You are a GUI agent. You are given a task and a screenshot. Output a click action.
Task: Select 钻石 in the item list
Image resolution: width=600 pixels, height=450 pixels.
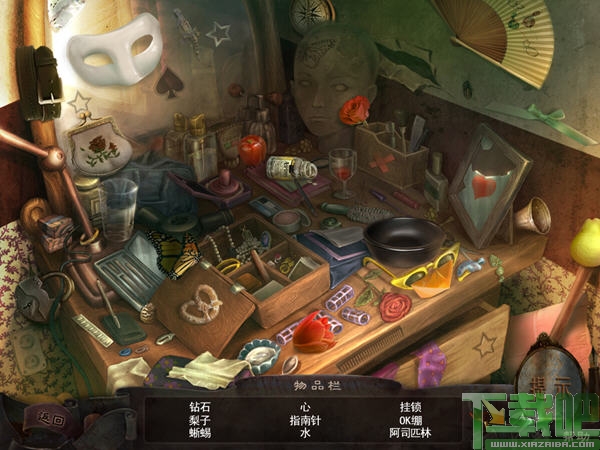pos(200,408)
